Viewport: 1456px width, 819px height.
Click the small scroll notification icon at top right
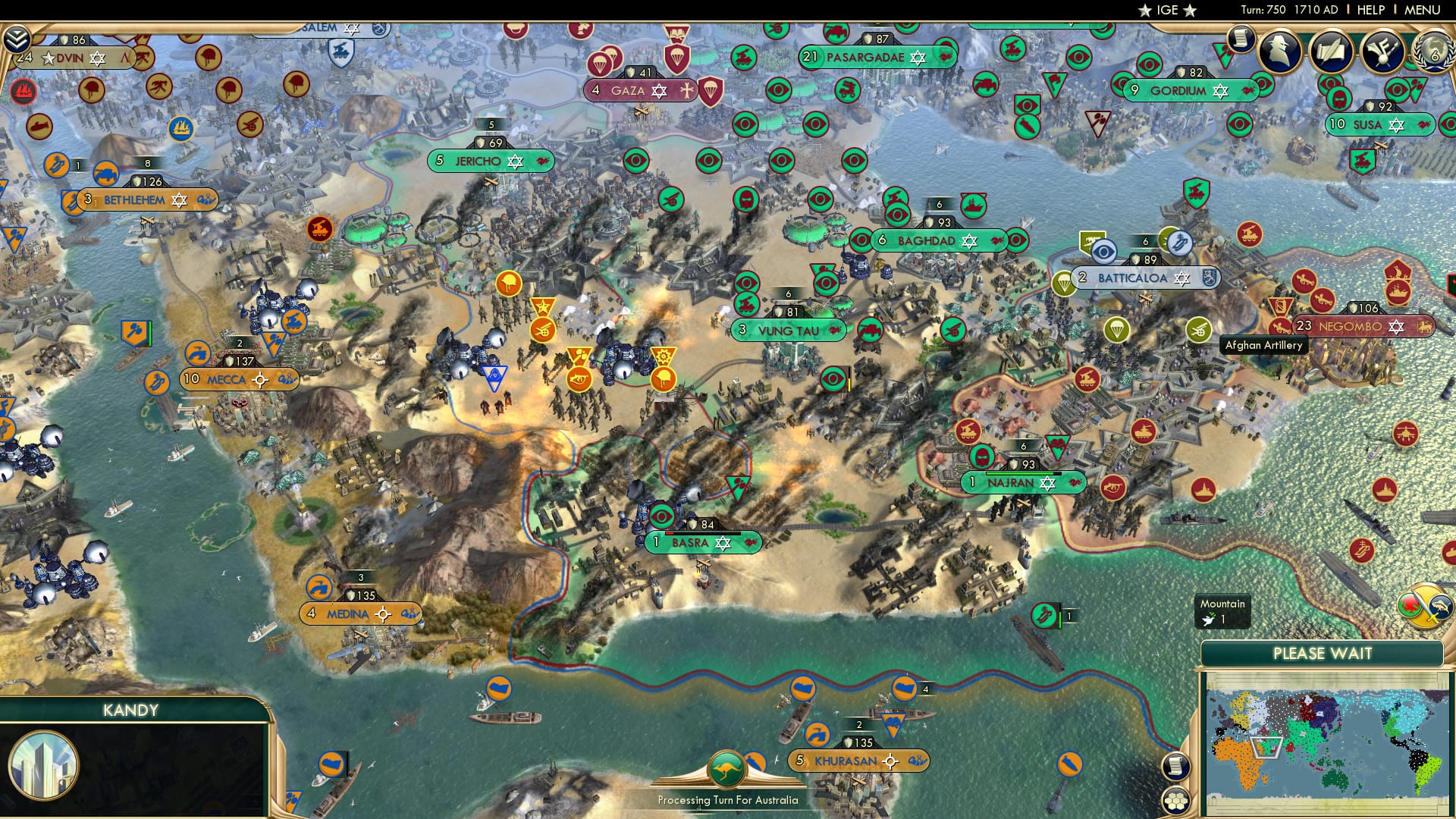click(1242, 39)
